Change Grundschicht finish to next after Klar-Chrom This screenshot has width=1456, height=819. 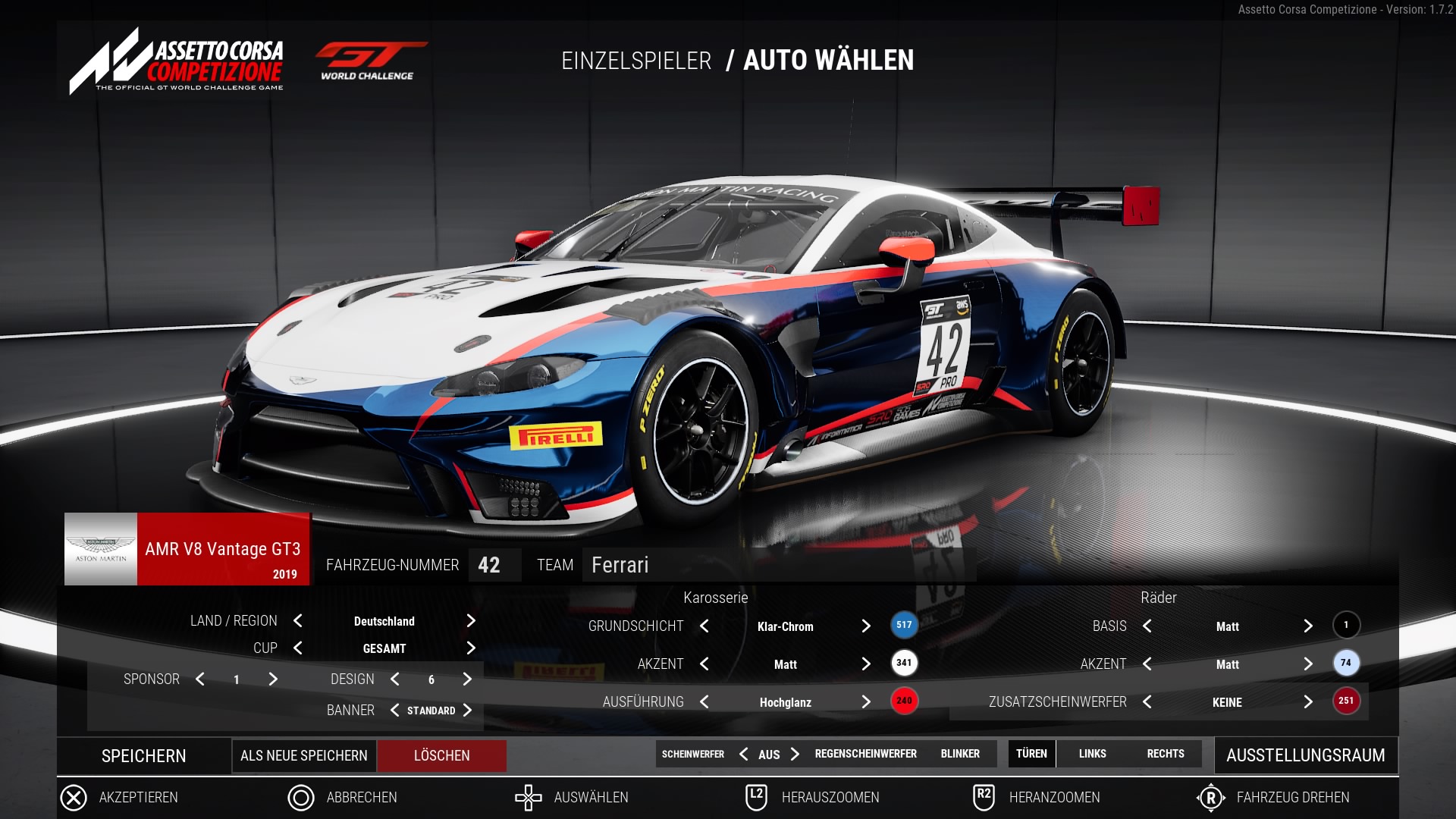click(x=866, y=626)
